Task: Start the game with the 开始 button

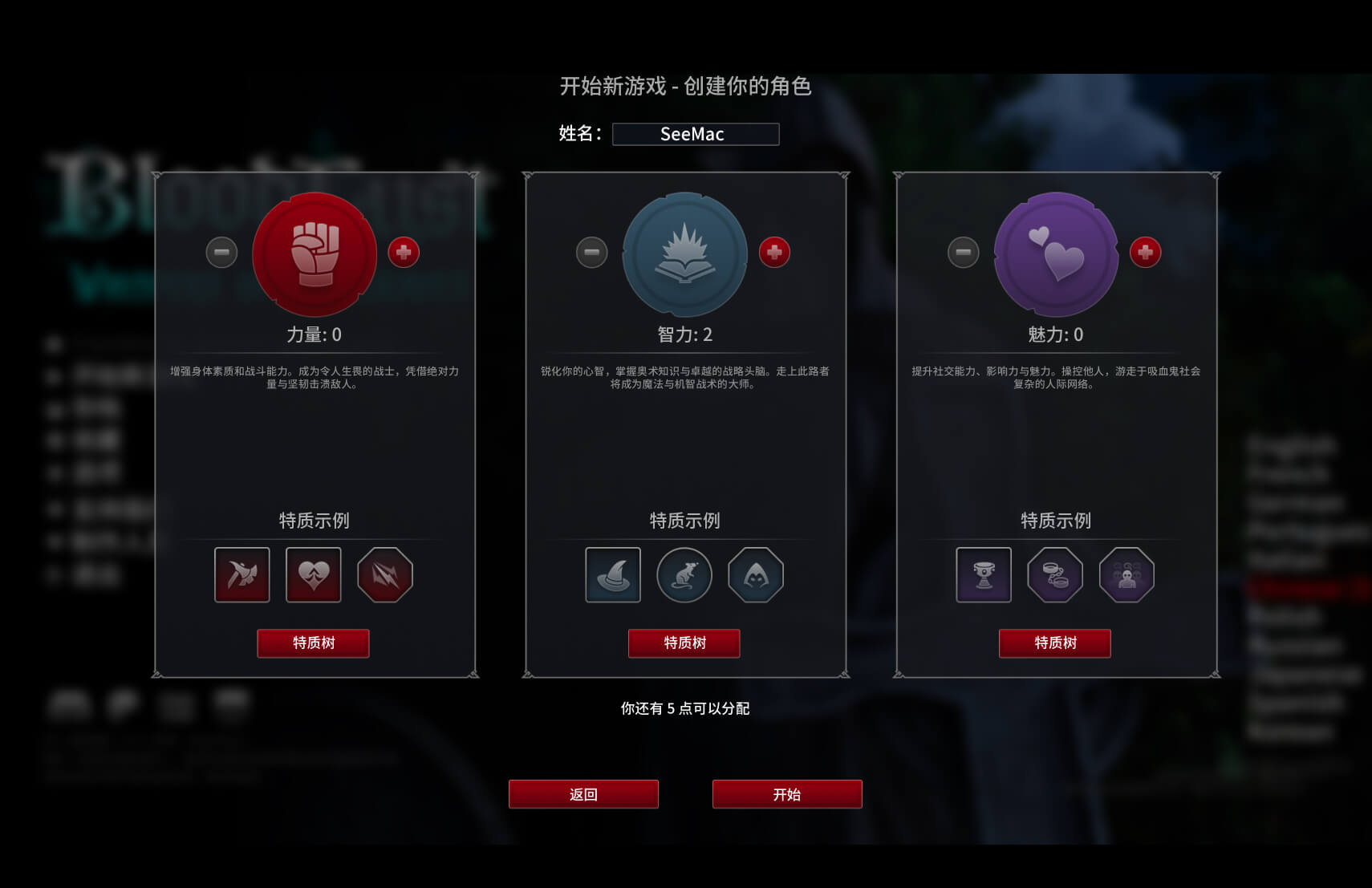Action: point(786,794)
